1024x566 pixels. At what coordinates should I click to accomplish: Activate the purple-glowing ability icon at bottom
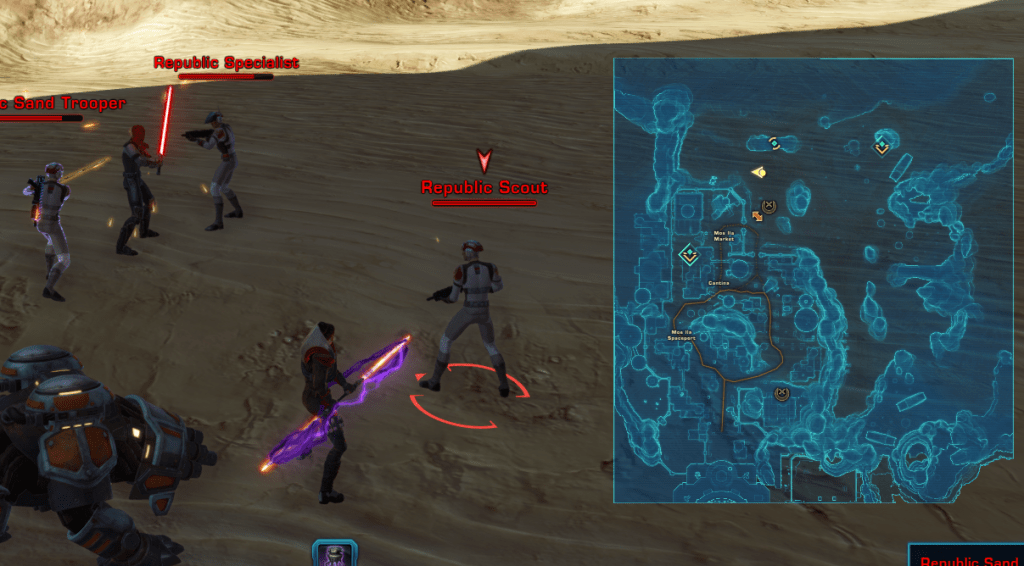(335, 553)
